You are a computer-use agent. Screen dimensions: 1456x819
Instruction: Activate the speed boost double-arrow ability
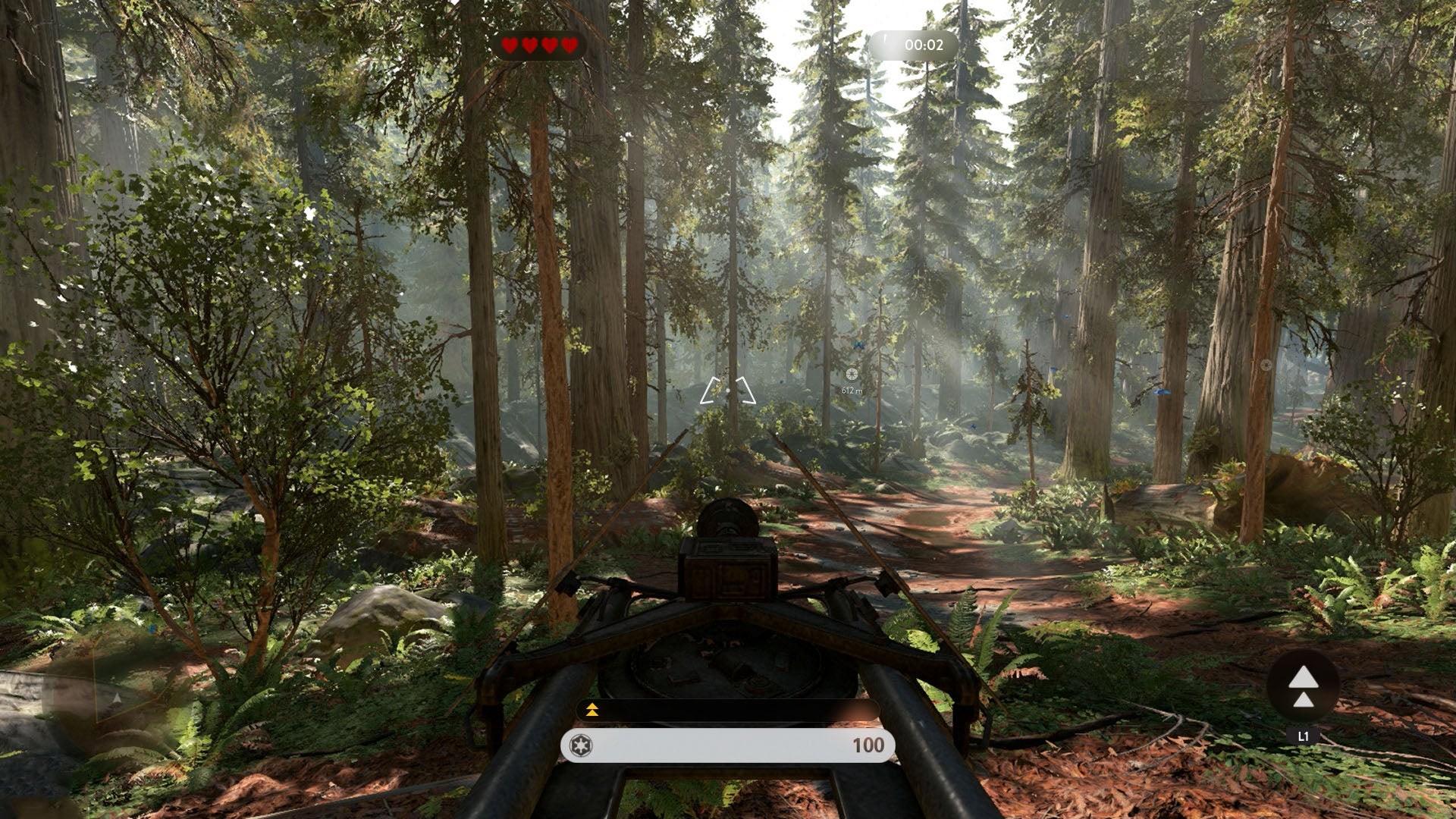(x=1303, y=686)
